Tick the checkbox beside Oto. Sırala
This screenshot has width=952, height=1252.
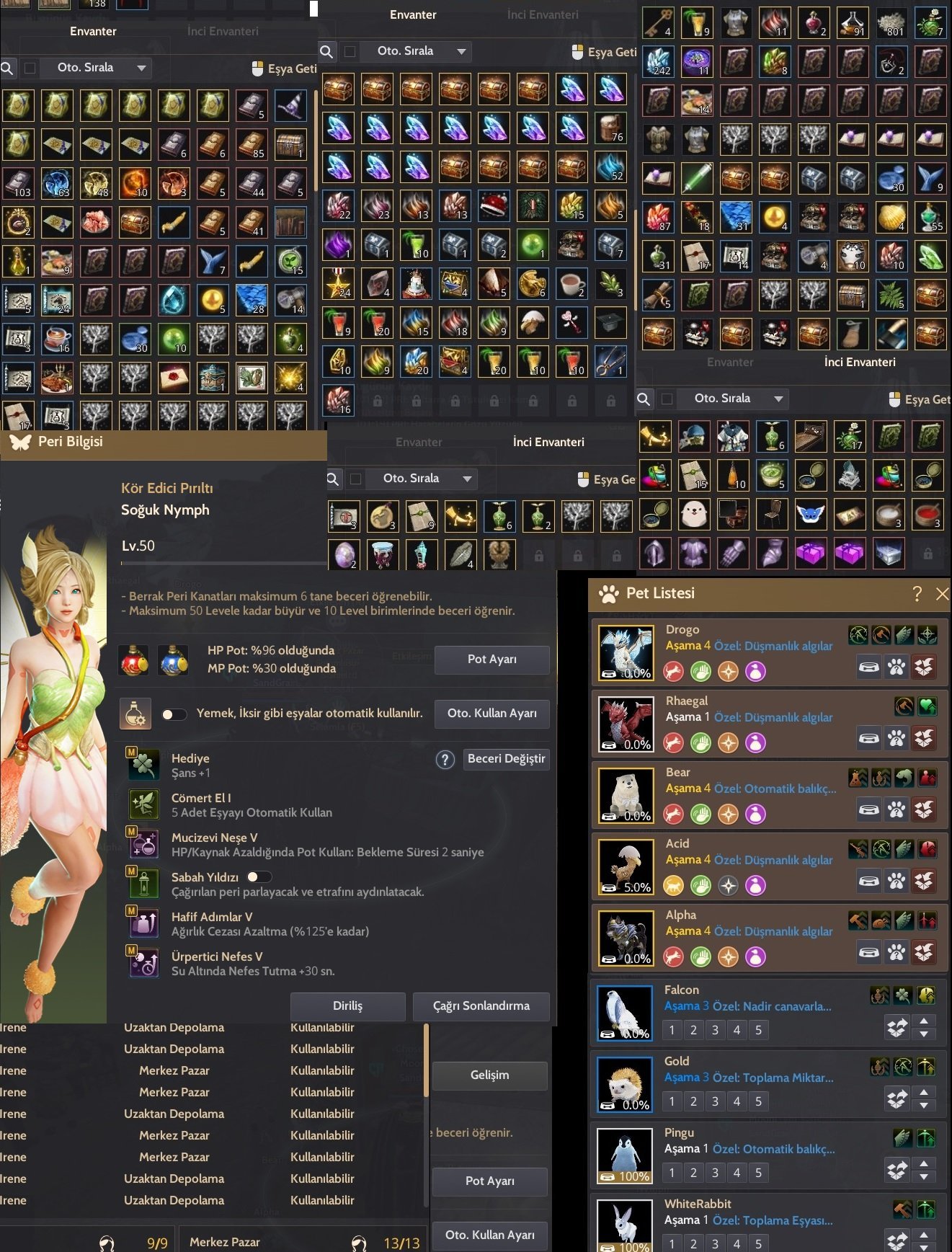tap(31, 68)
